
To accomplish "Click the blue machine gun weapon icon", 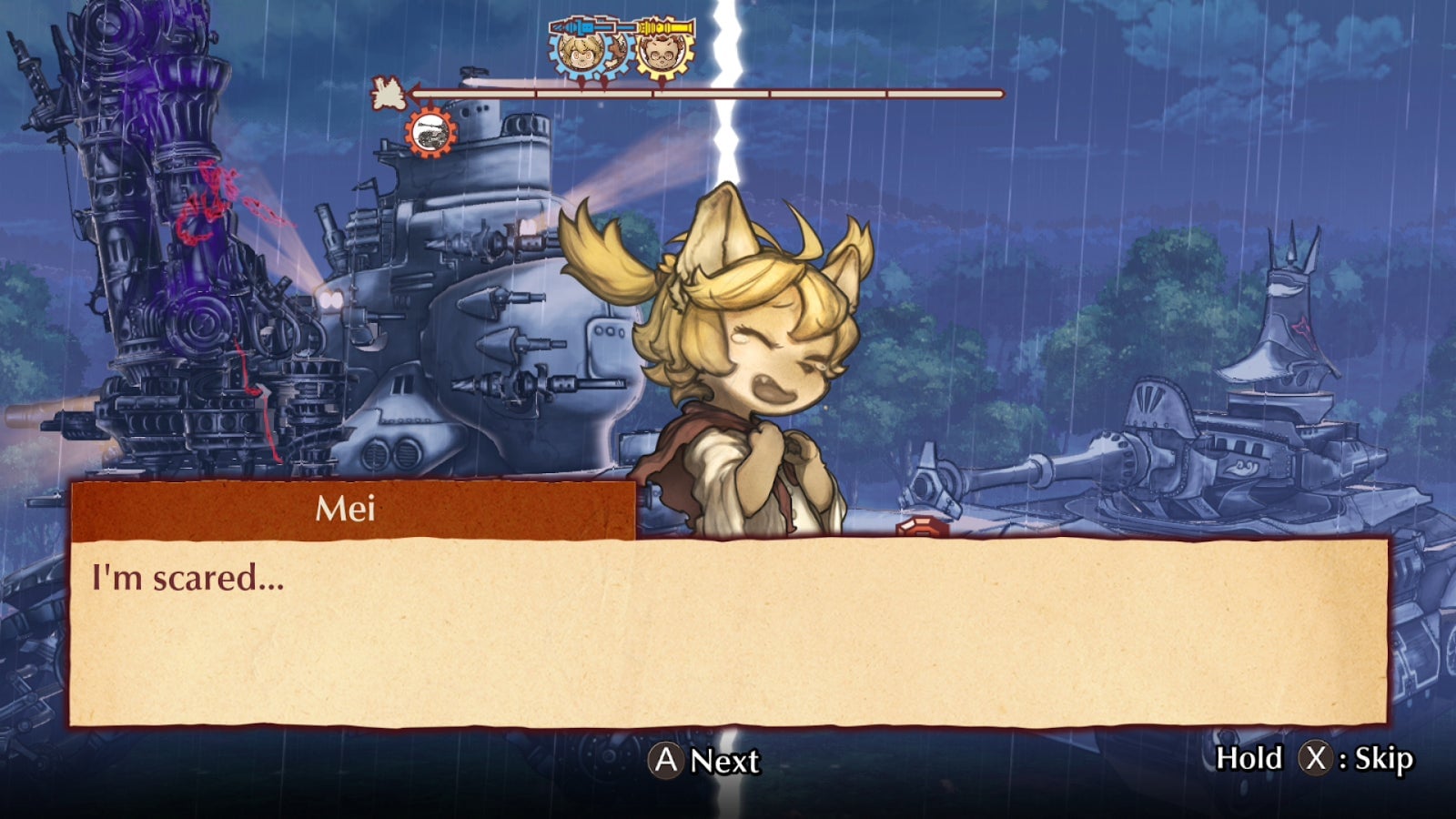I will click(x=591, y=27).
